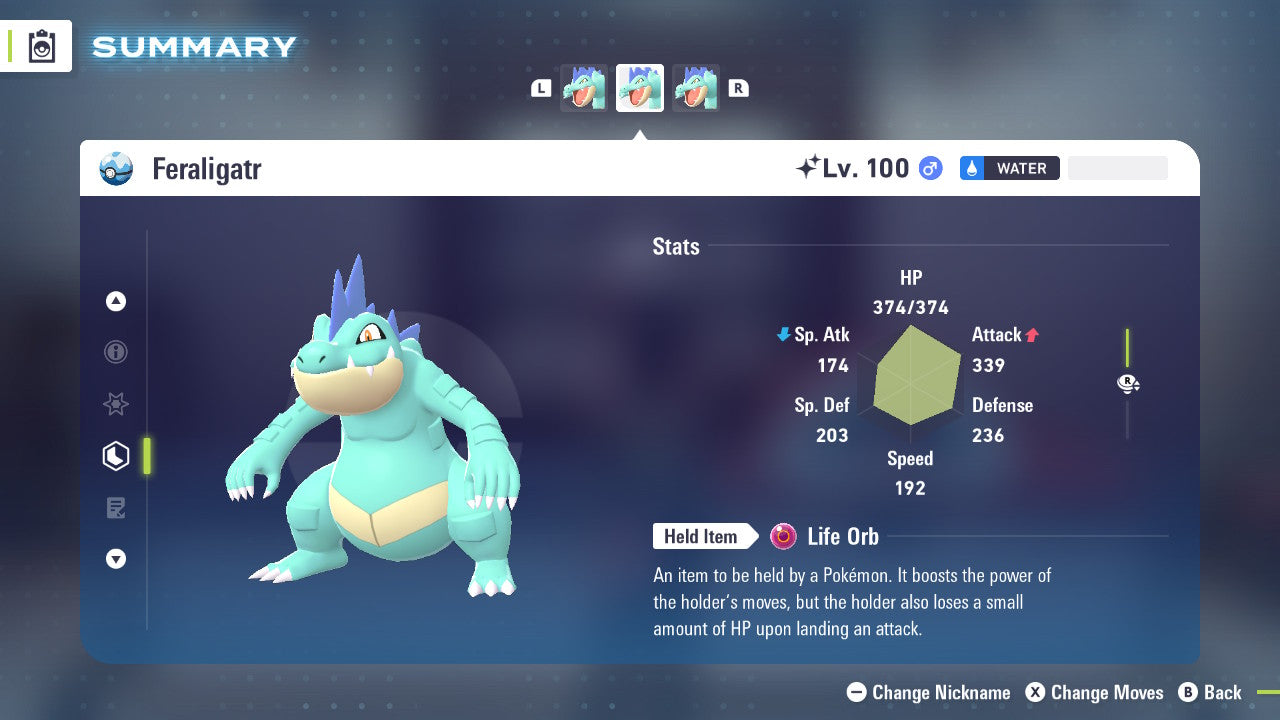This screenshot has height=720, width=1280.
Task: Select the ribbons/memories star icon in sidebar
Action: tap(115, 404)
